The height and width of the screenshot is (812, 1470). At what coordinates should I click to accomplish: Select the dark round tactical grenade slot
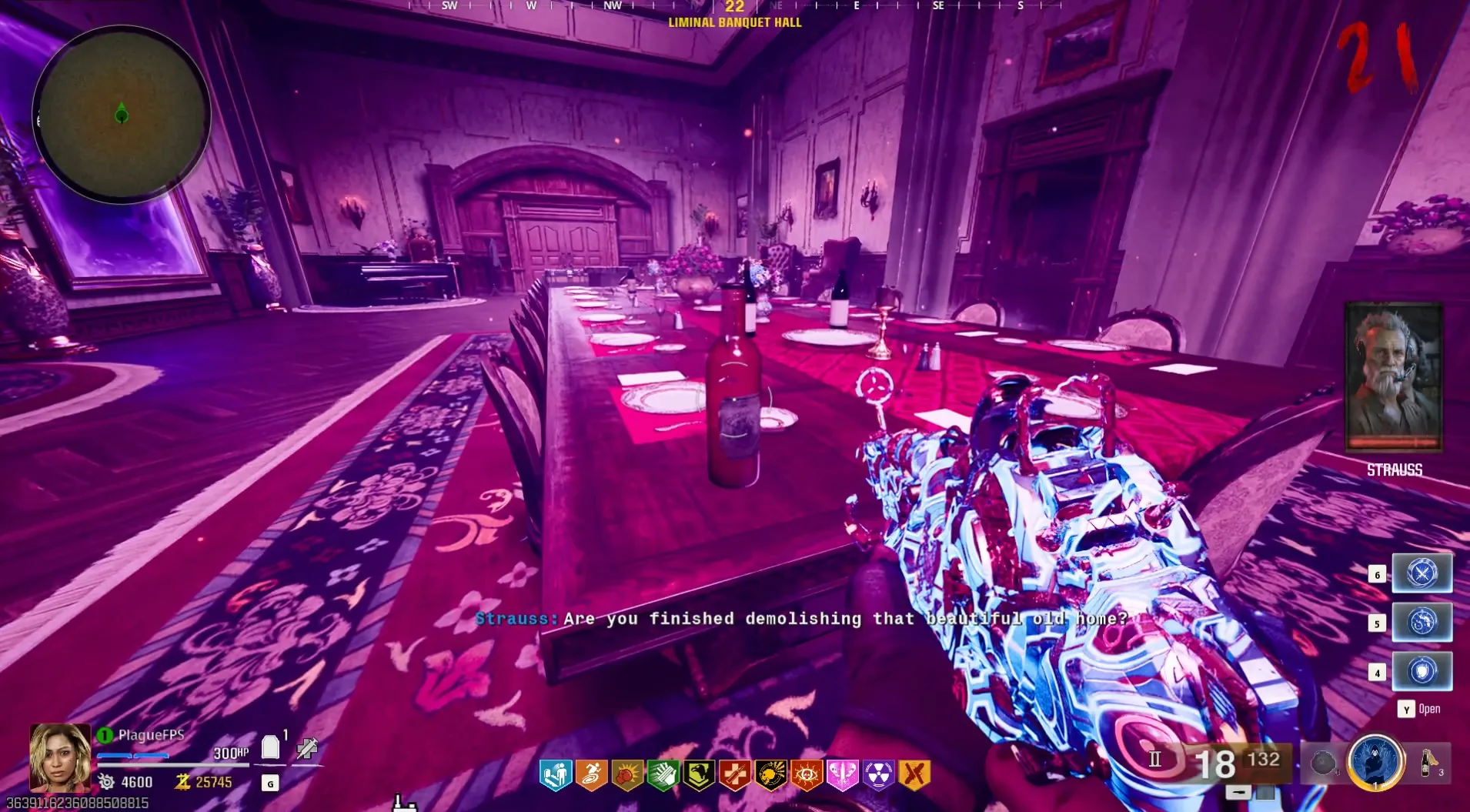(x=1323, y=763)
